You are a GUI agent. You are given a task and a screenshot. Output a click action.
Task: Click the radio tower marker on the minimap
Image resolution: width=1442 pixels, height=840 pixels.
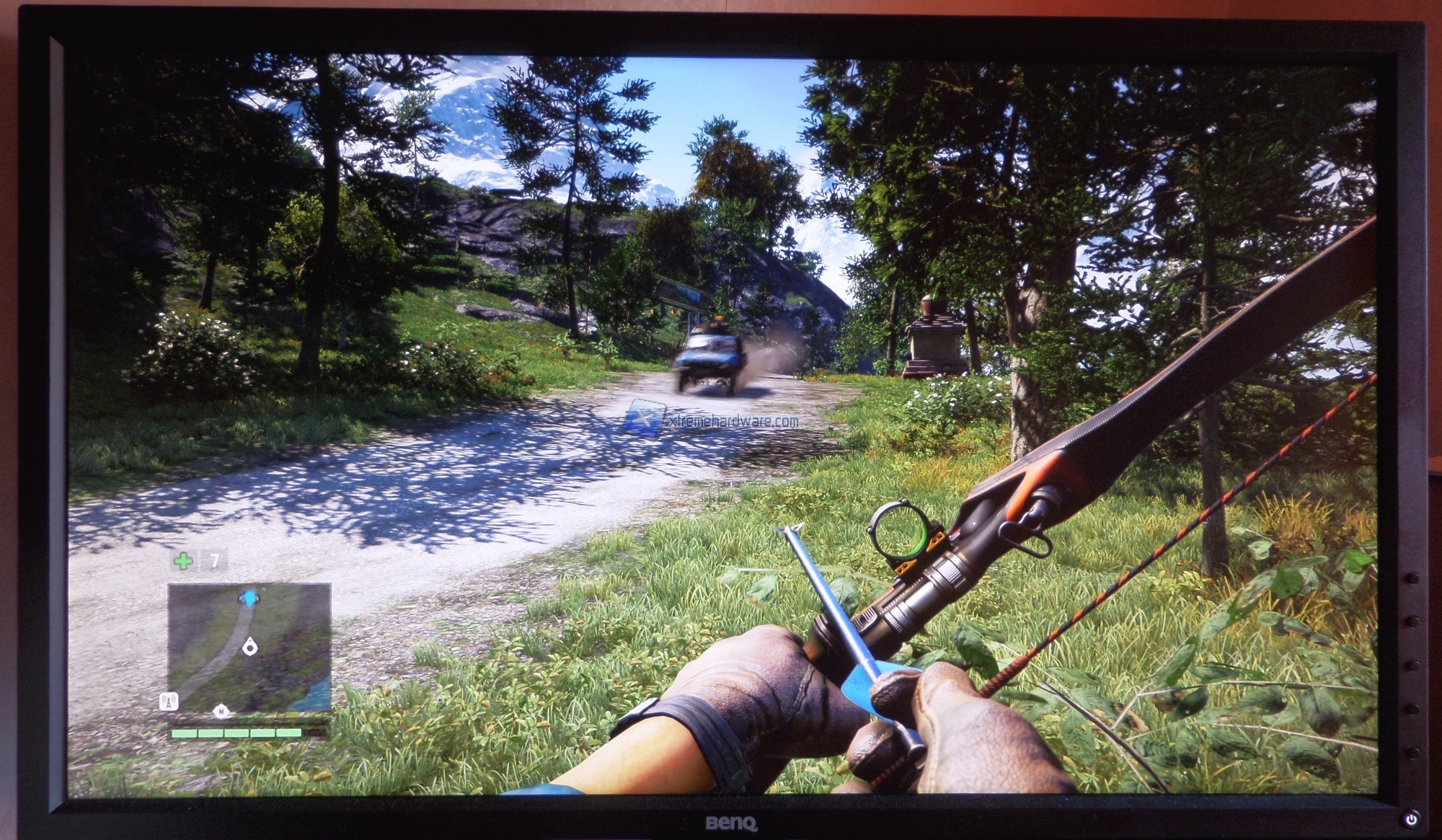click(169, 701)
